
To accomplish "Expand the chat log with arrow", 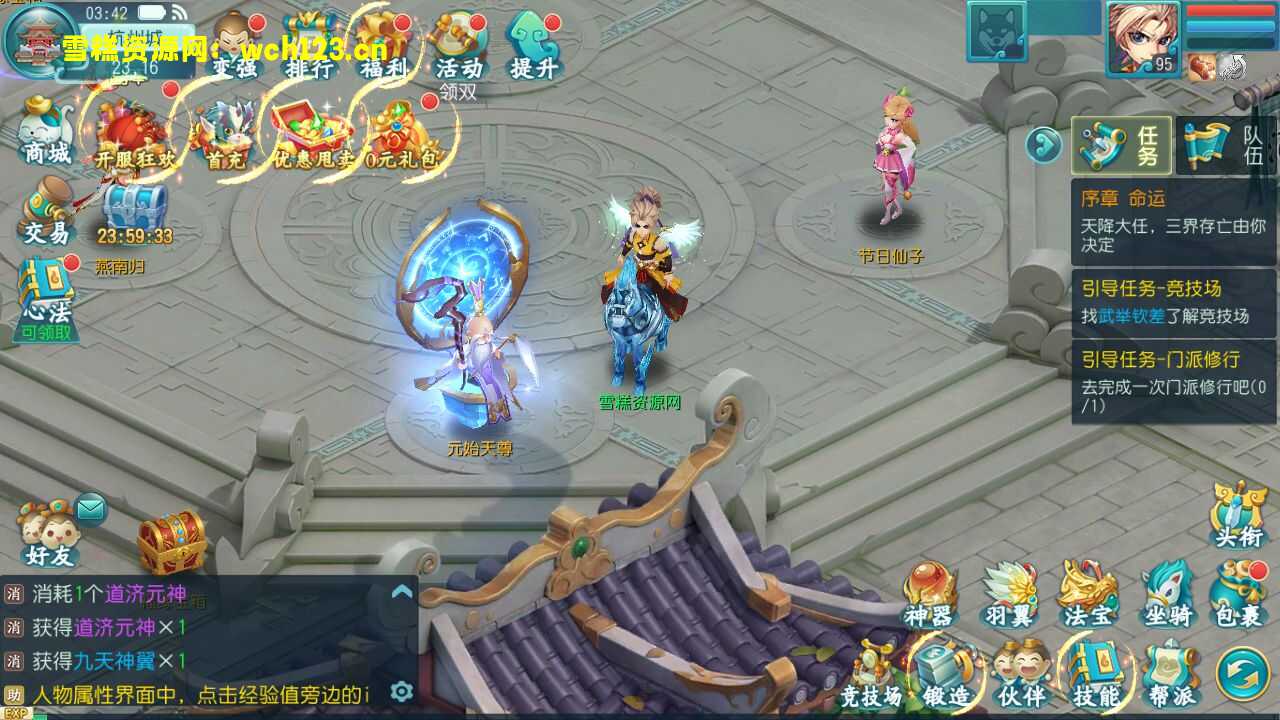I will click(401, 592).
